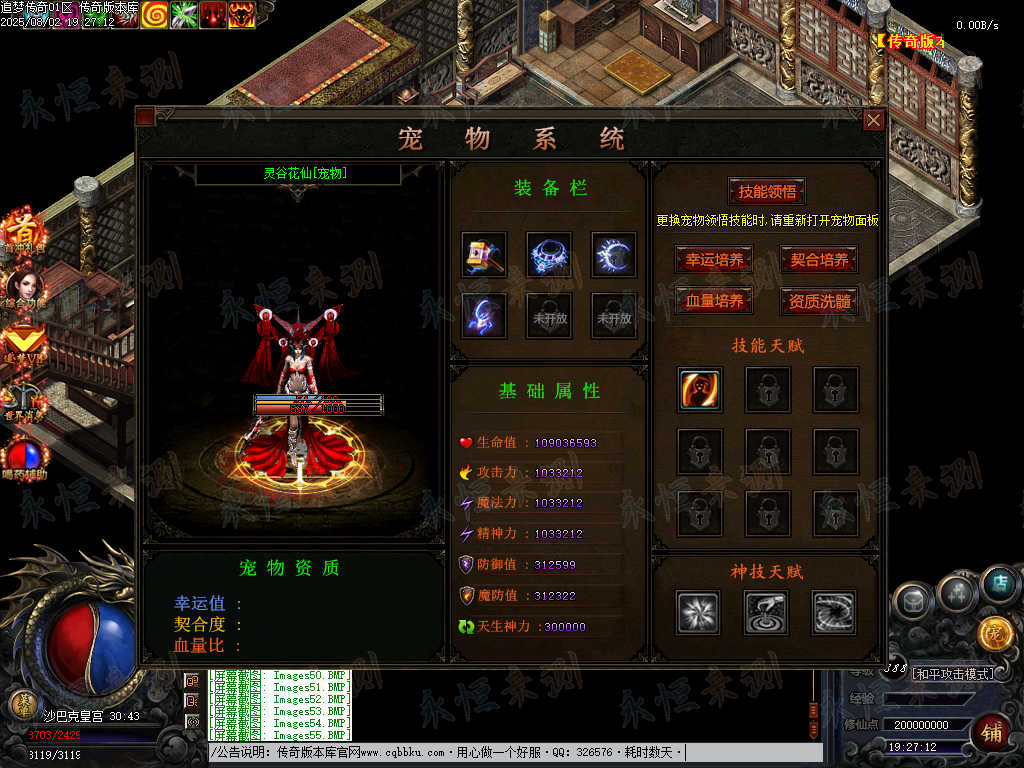The width and height of the screenshot is (1024, 768).
Task: Pick the crescent moon equipment slot
Action: pos(613,255)
